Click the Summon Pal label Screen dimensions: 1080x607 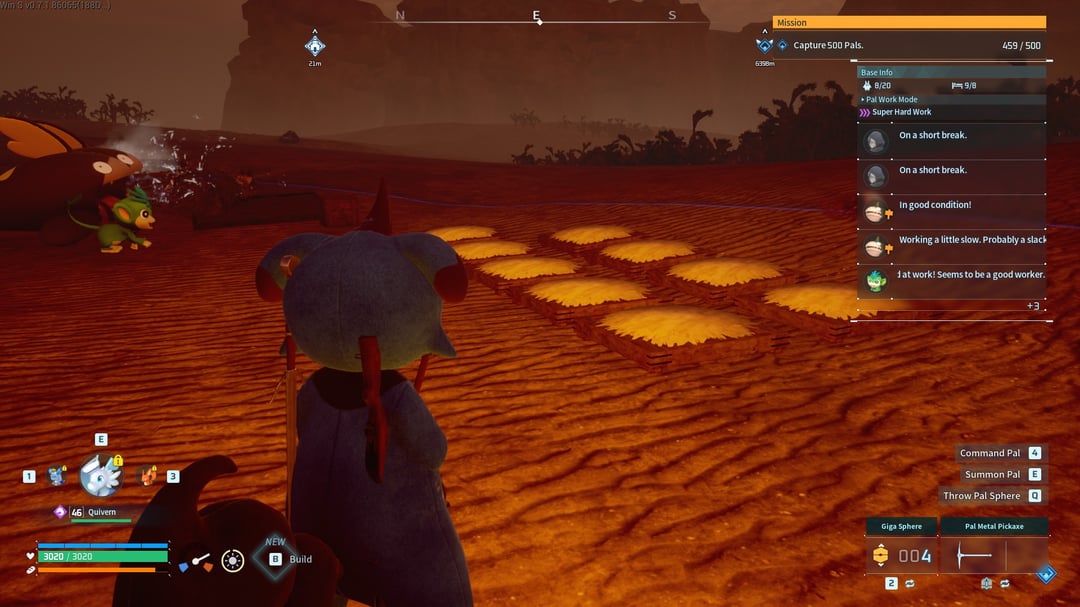click(992, 475)
